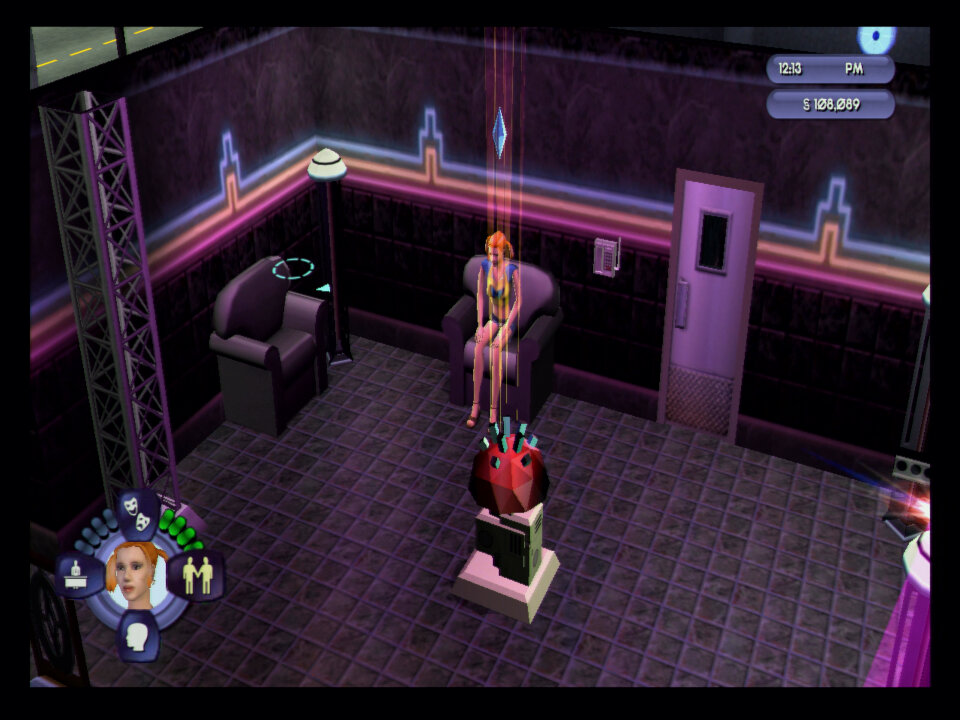Image resolution: width=960 pixels, height=720 pixels.
Task: Open the theater masks needs panel
Action: 139,511
